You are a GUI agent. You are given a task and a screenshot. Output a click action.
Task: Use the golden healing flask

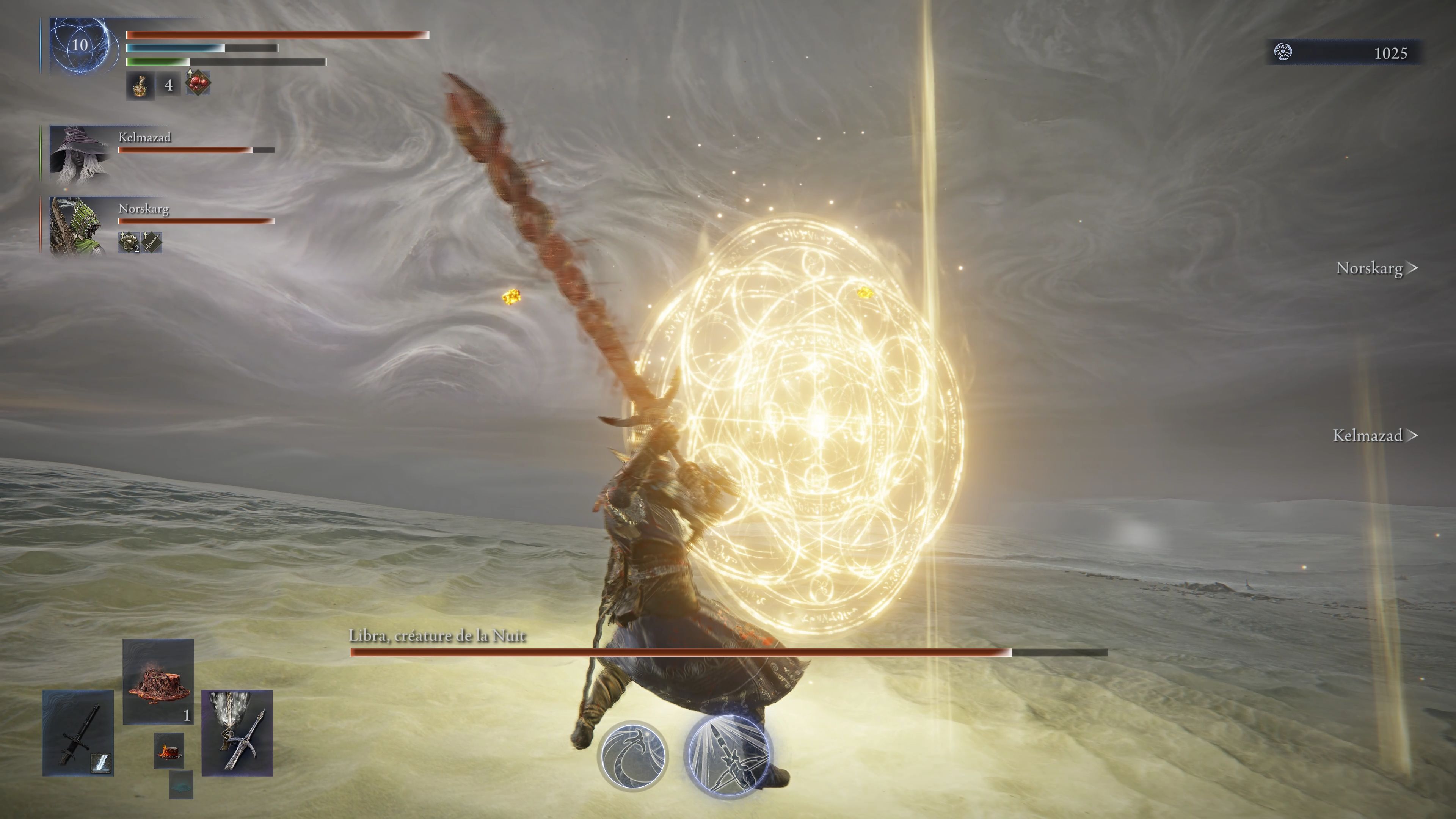pos(140,85)
